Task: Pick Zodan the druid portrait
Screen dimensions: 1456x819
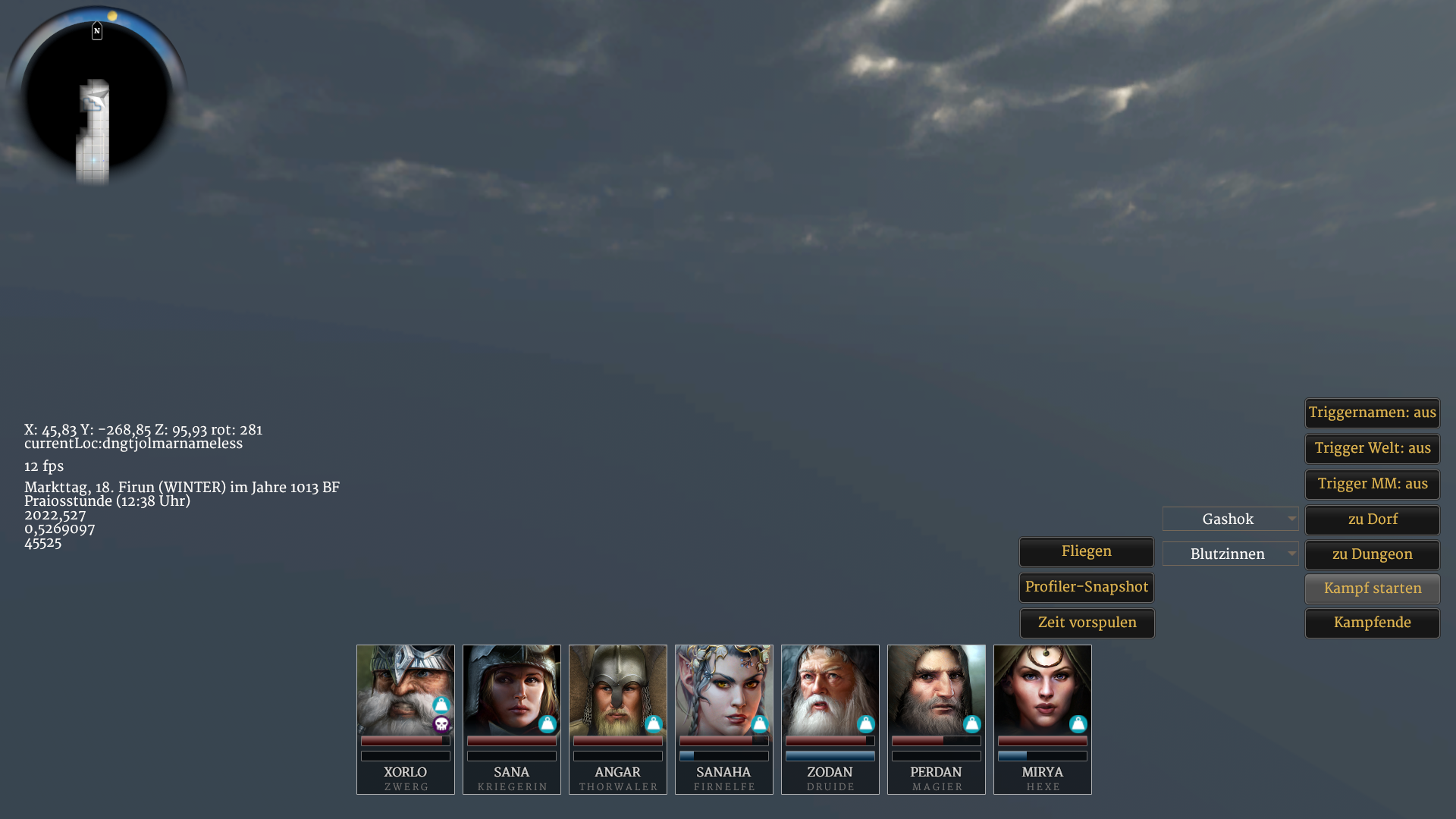Action: coord(830,690)
